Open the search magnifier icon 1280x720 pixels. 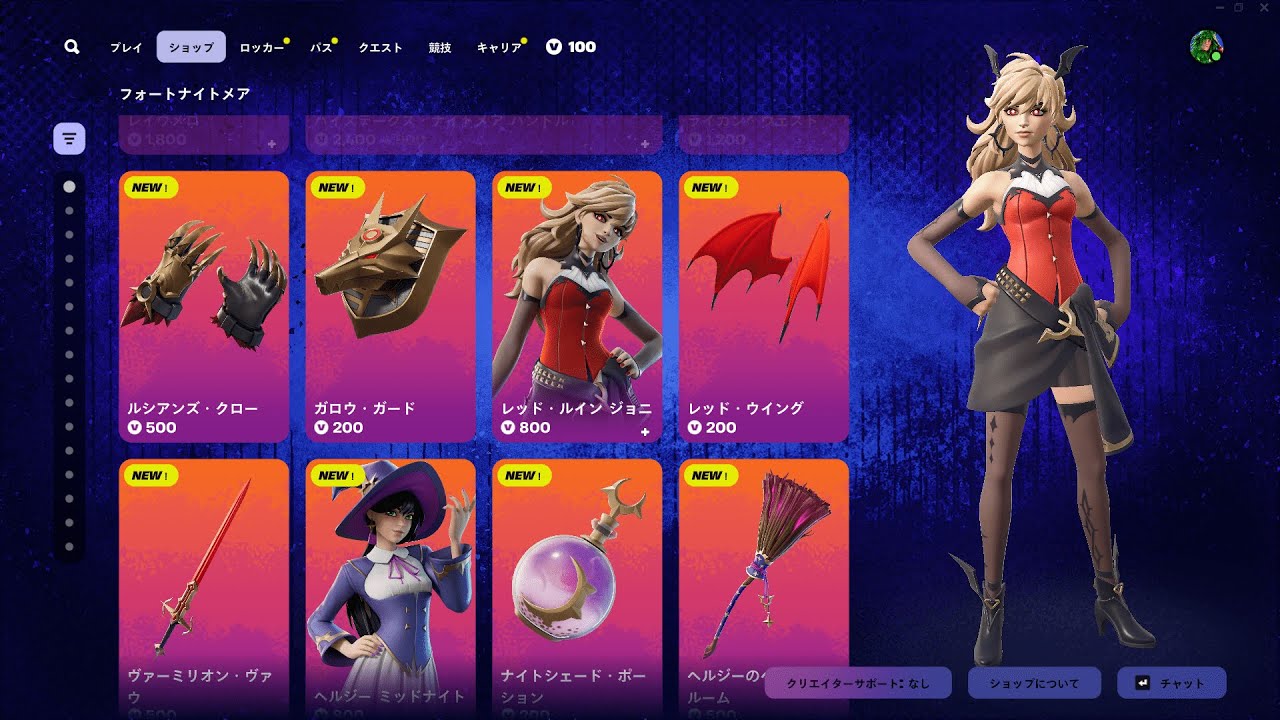click(72, 47)
